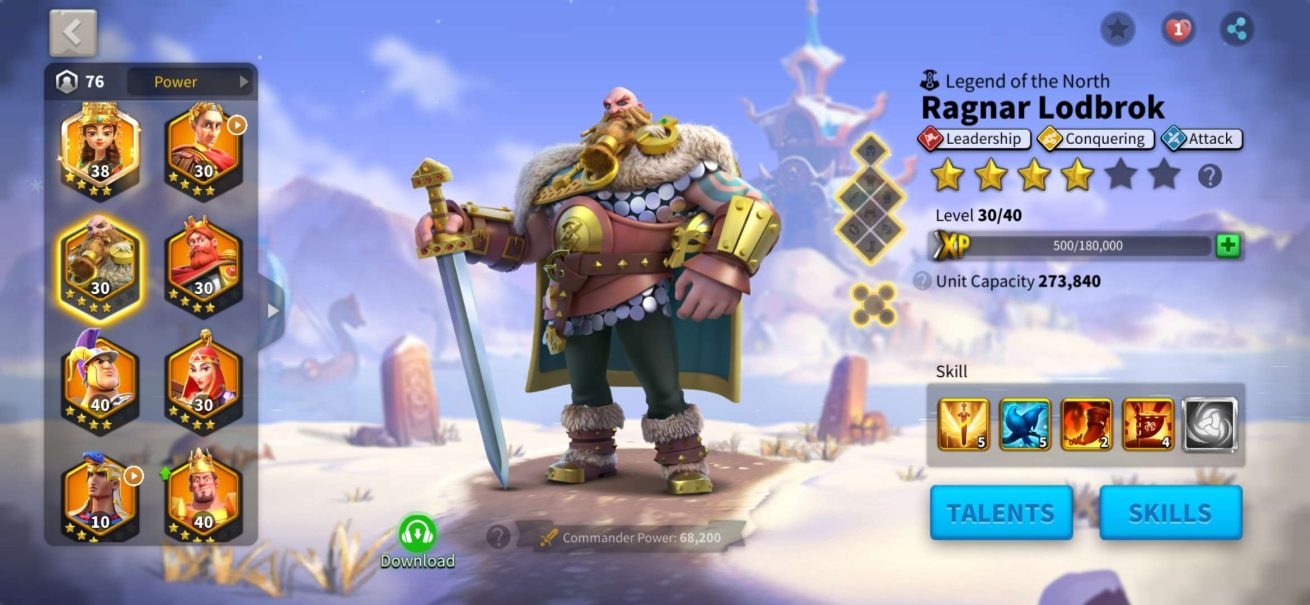View the golden sword skill icon

tap(963, 424)
